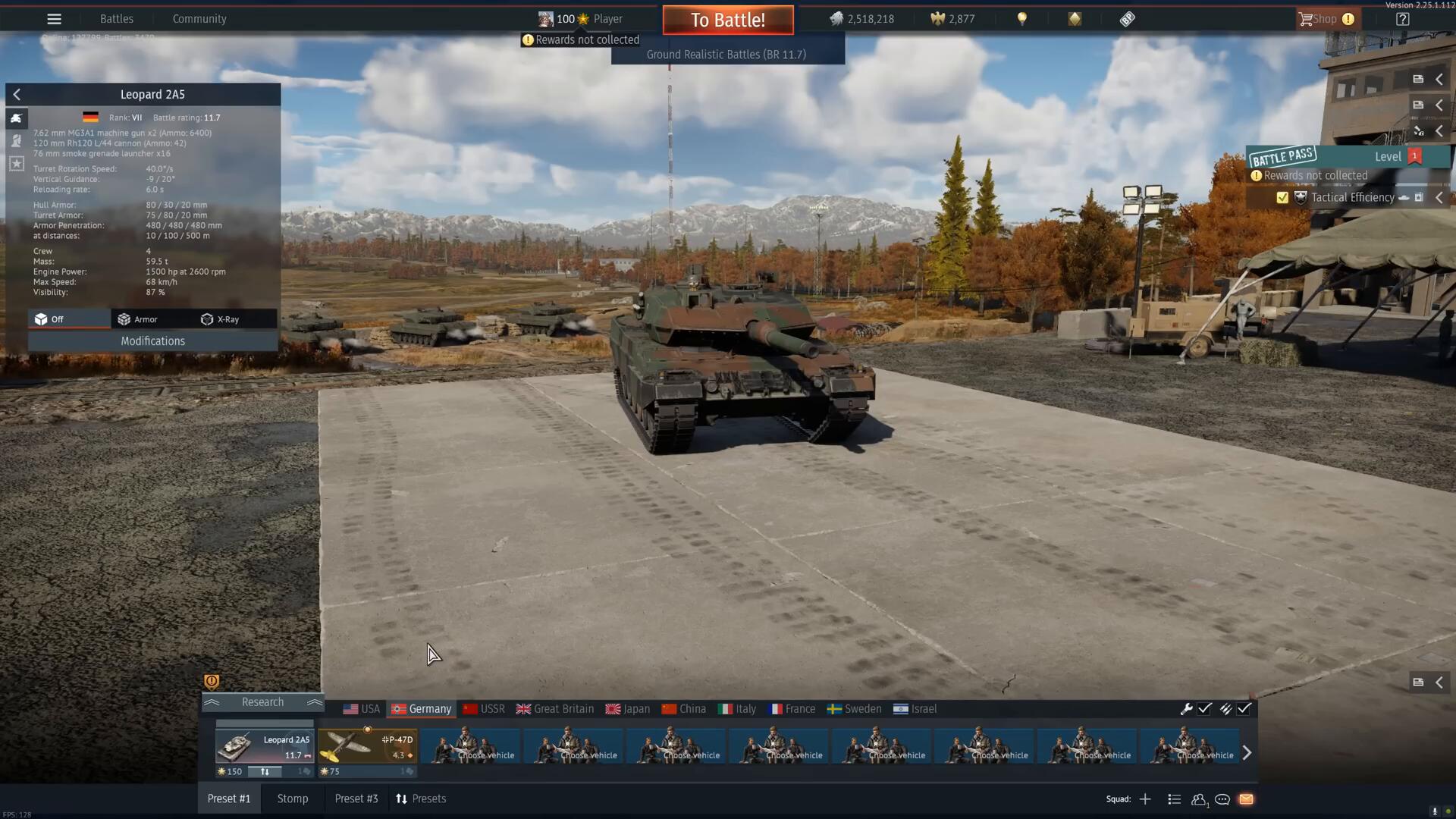Viewport: 1456px width, 819px height.
Task: Open the Modifications panel
Action: point(152,341)
